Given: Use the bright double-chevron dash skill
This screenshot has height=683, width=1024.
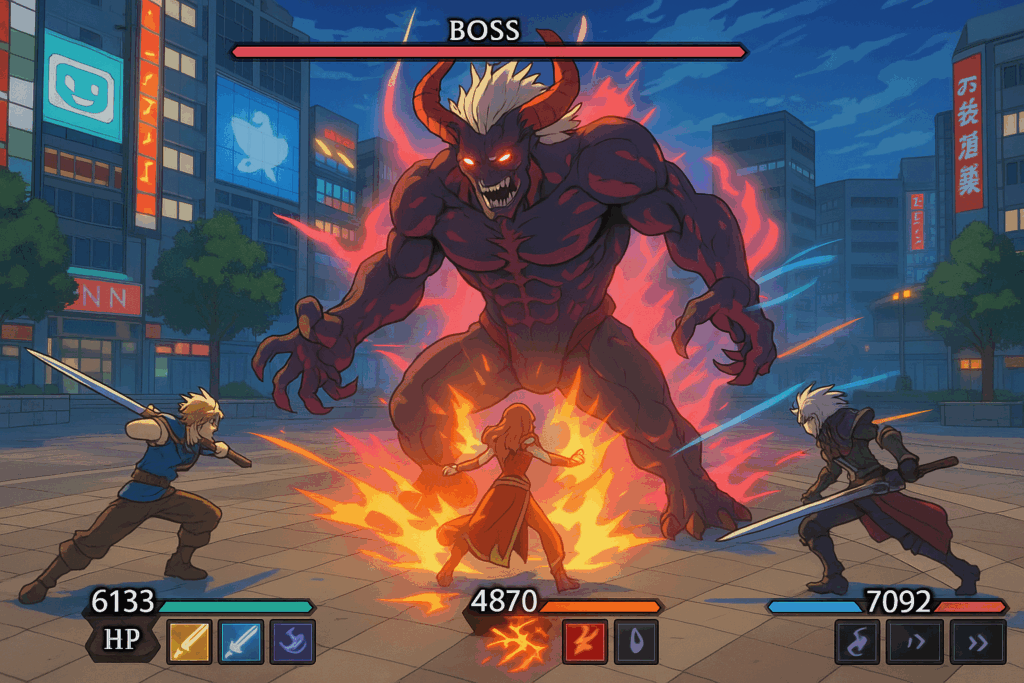Looking at the screenshot, I should tap(977, 642).
